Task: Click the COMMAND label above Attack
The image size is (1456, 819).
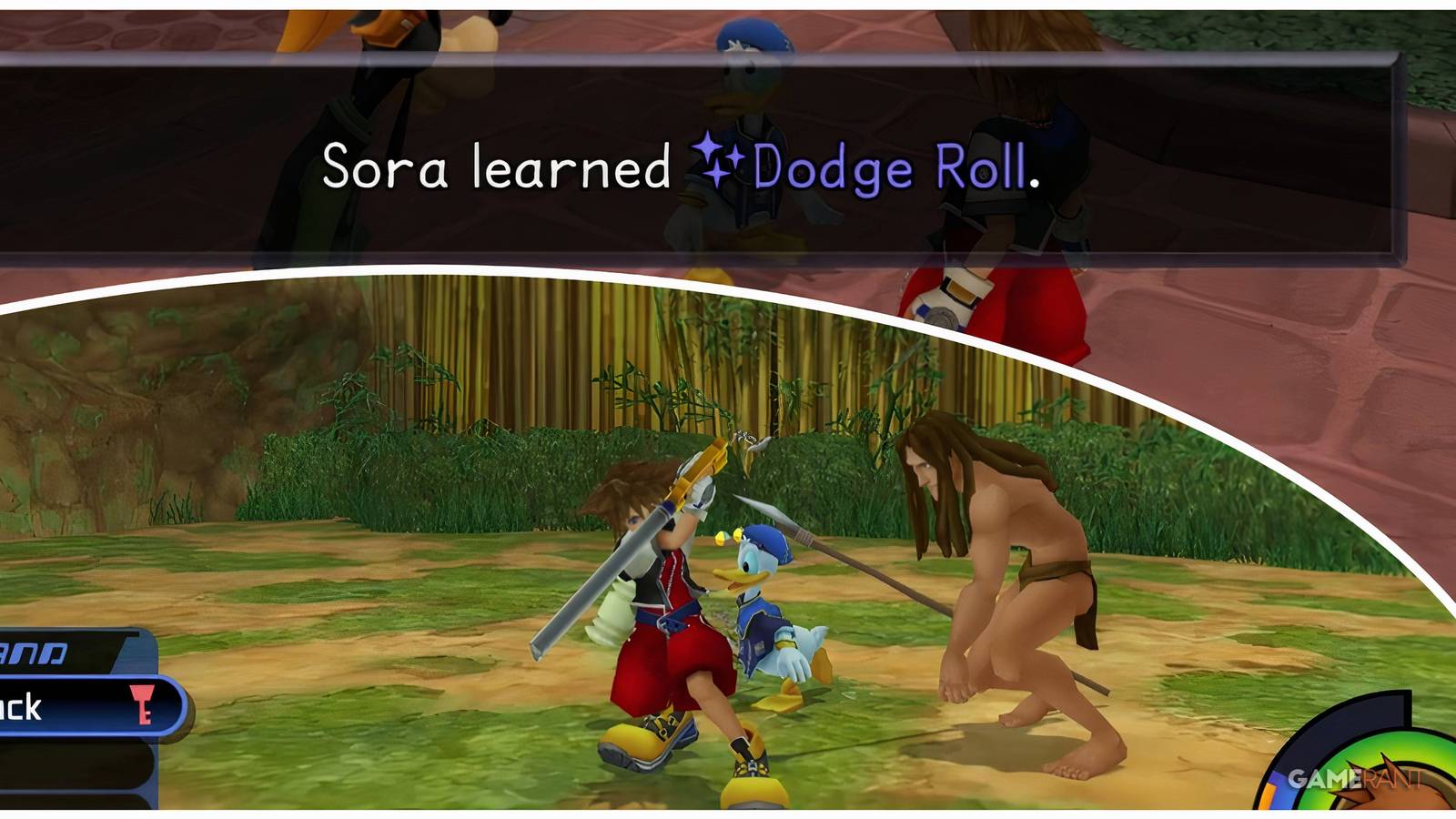Action: pos(36,651)
